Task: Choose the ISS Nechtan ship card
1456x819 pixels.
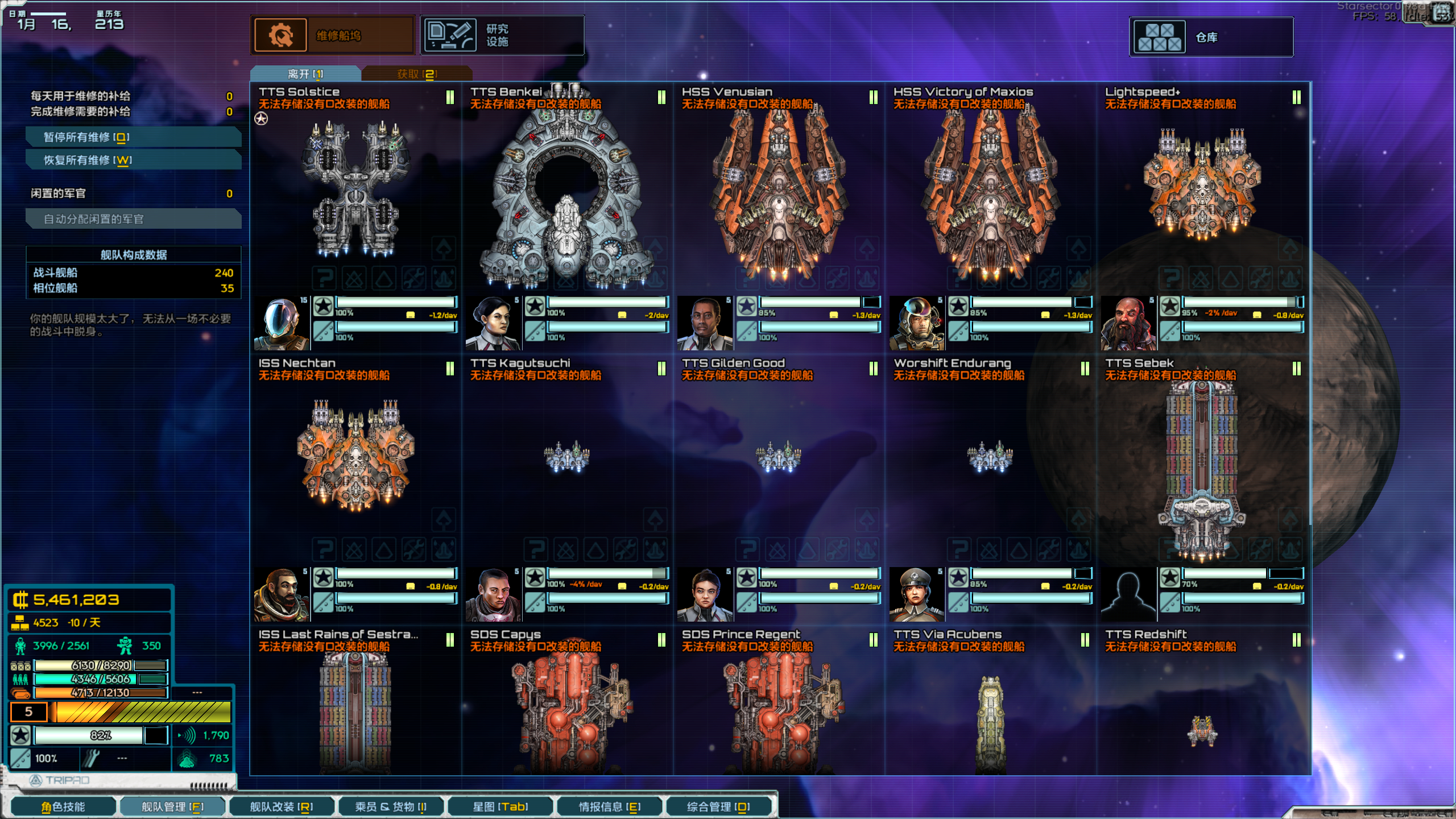Action: click(x=355, y=455)
